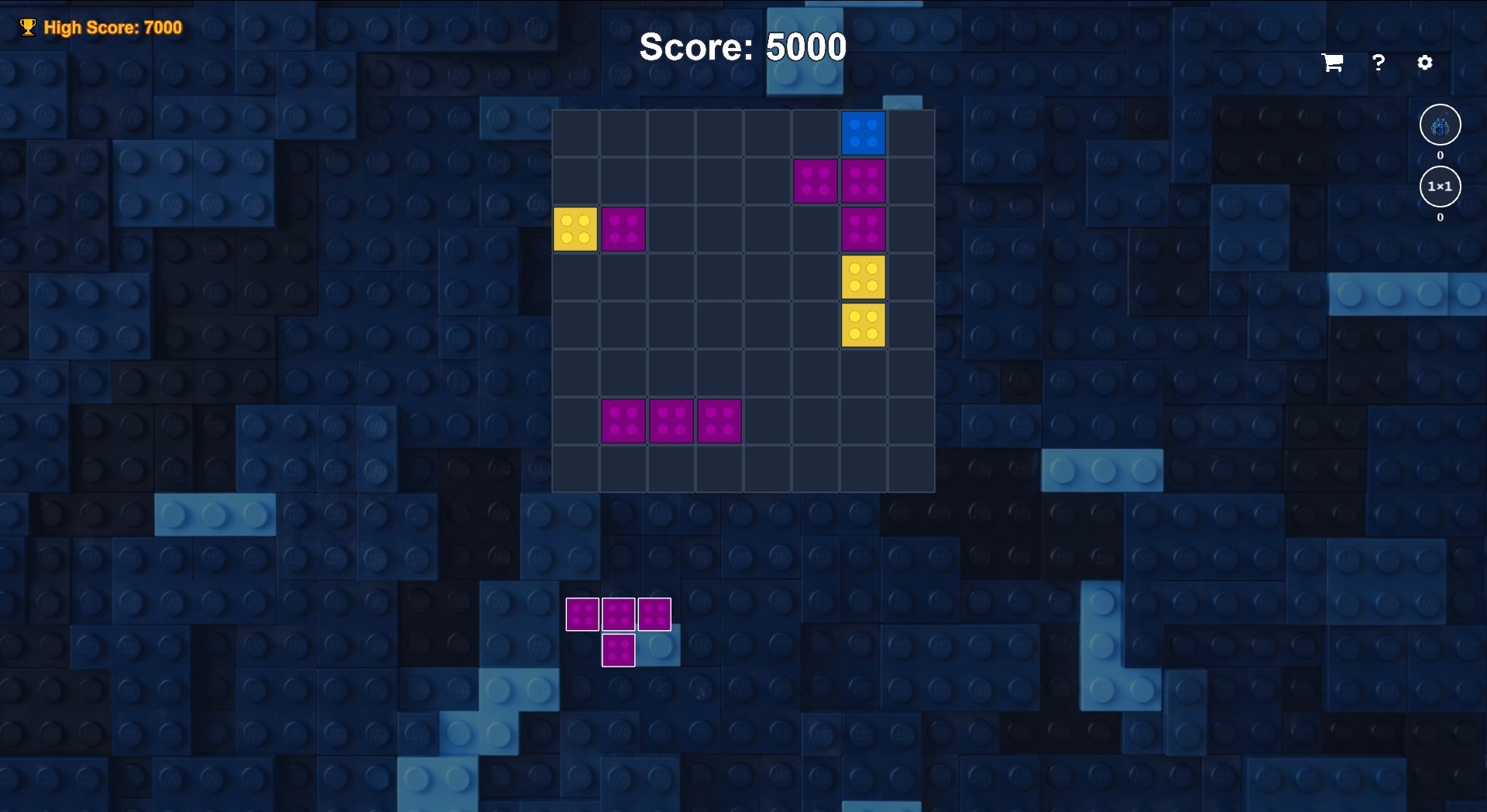Image resolution: width=1487 pixels, height=812 pixels.
Task: Click the High Score 7000 label
Action: (x=114, y=26)
